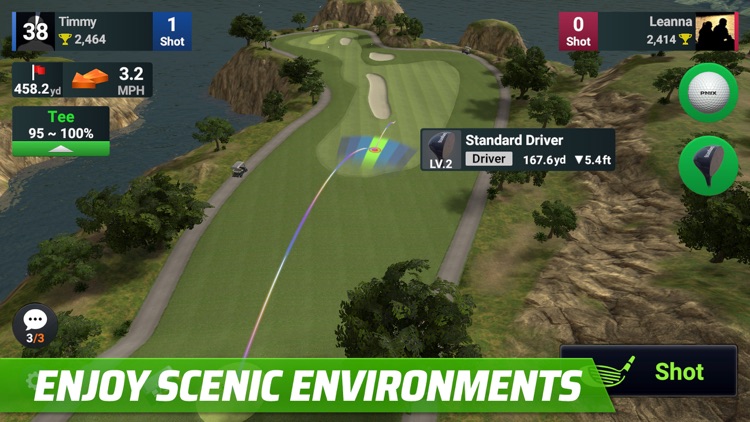View Timmy's player profile avatar
The width and height of the screenshot is (750, 422).
click(x=34, y=30)
